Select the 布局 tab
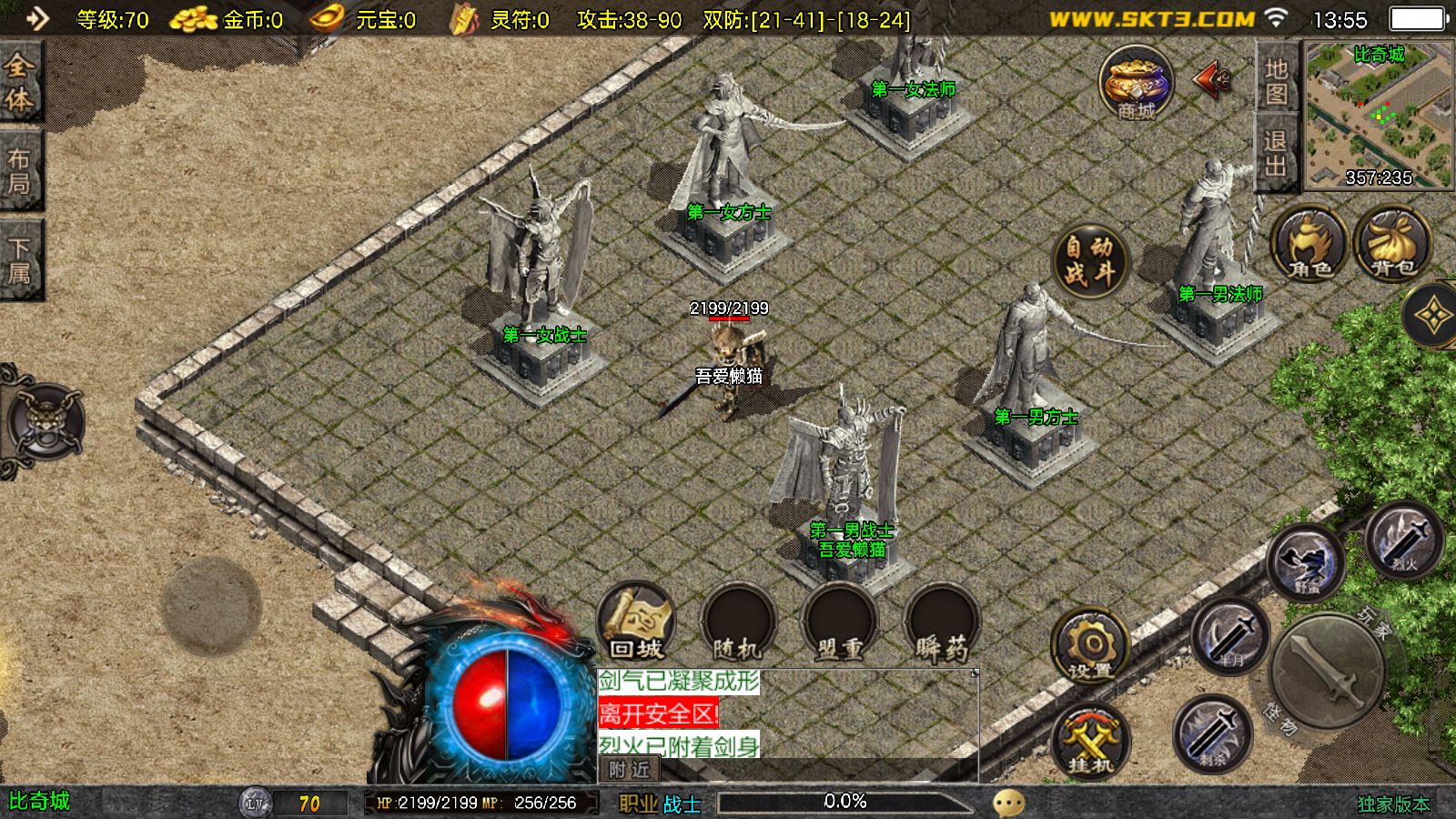1456x819 pixels. click(x=19, y=171)
